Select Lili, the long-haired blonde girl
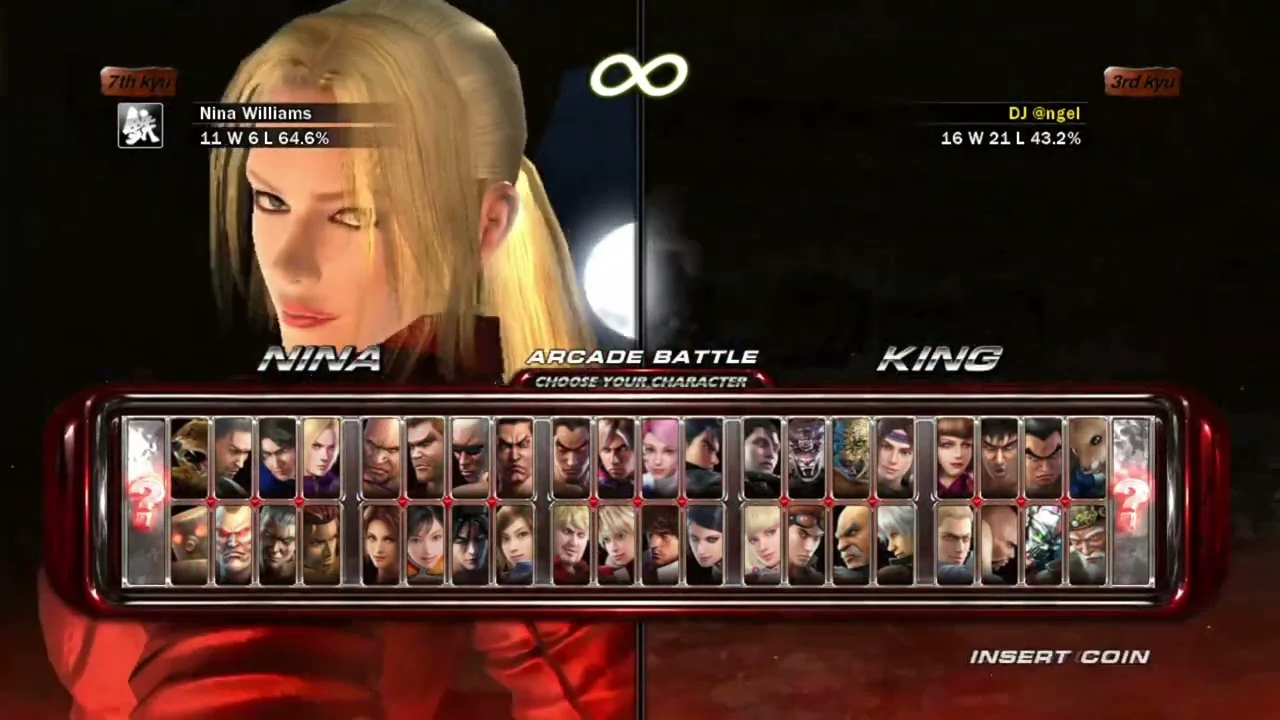 762,544
